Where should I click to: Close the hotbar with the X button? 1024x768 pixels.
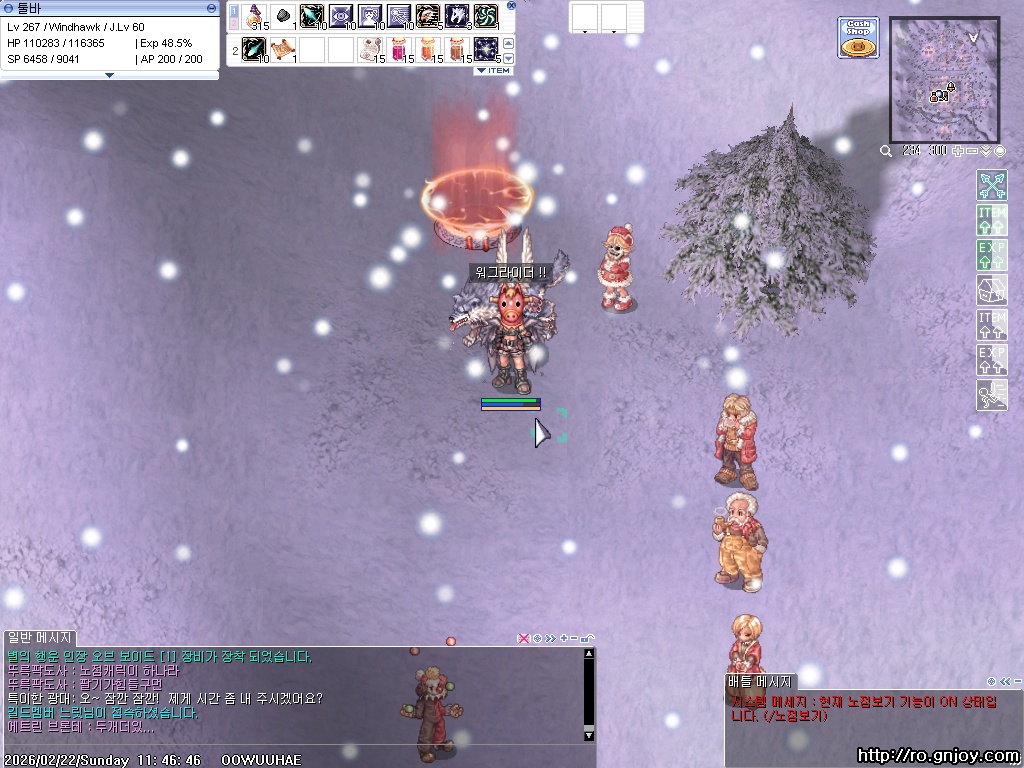[512, 5]
